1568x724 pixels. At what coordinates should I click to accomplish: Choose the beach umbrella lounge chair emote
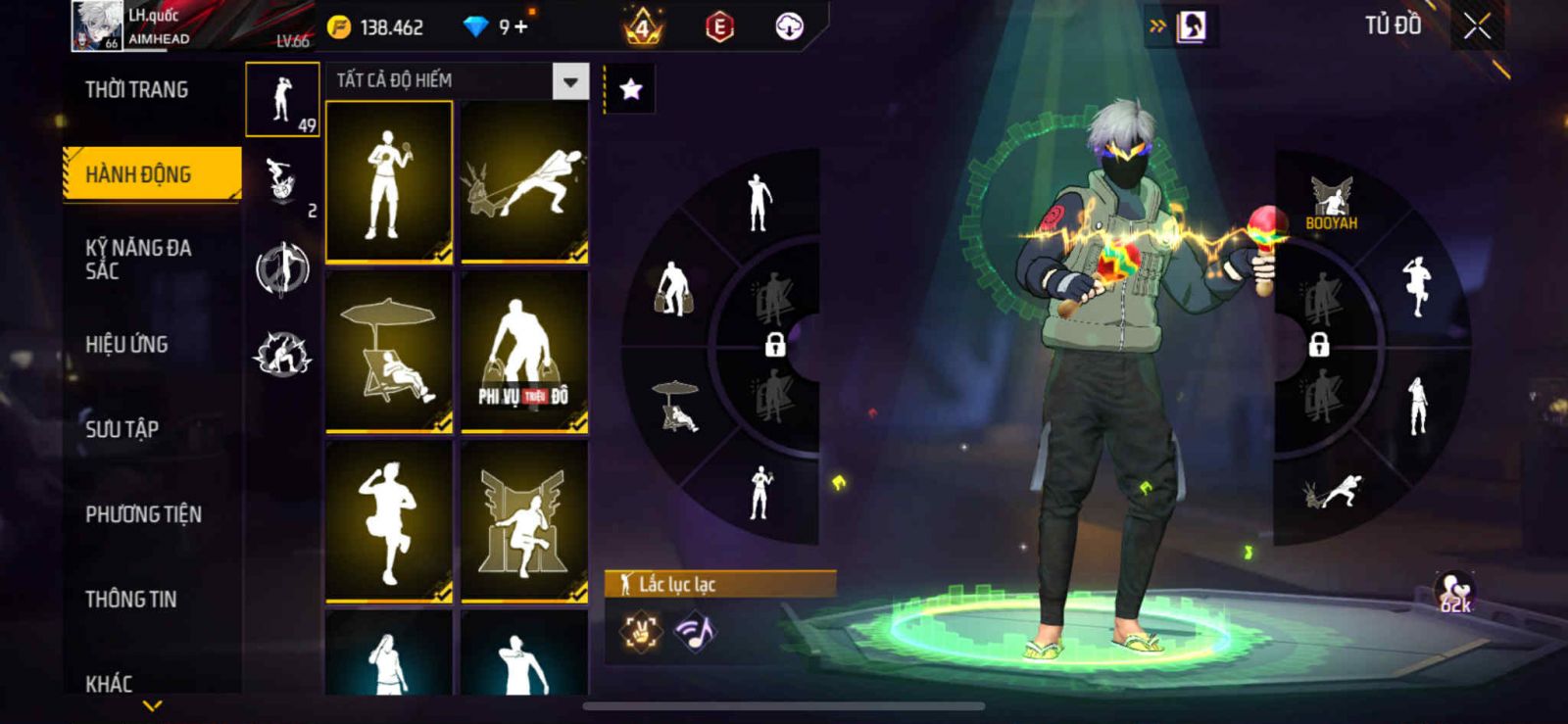[x=389, y=351]
